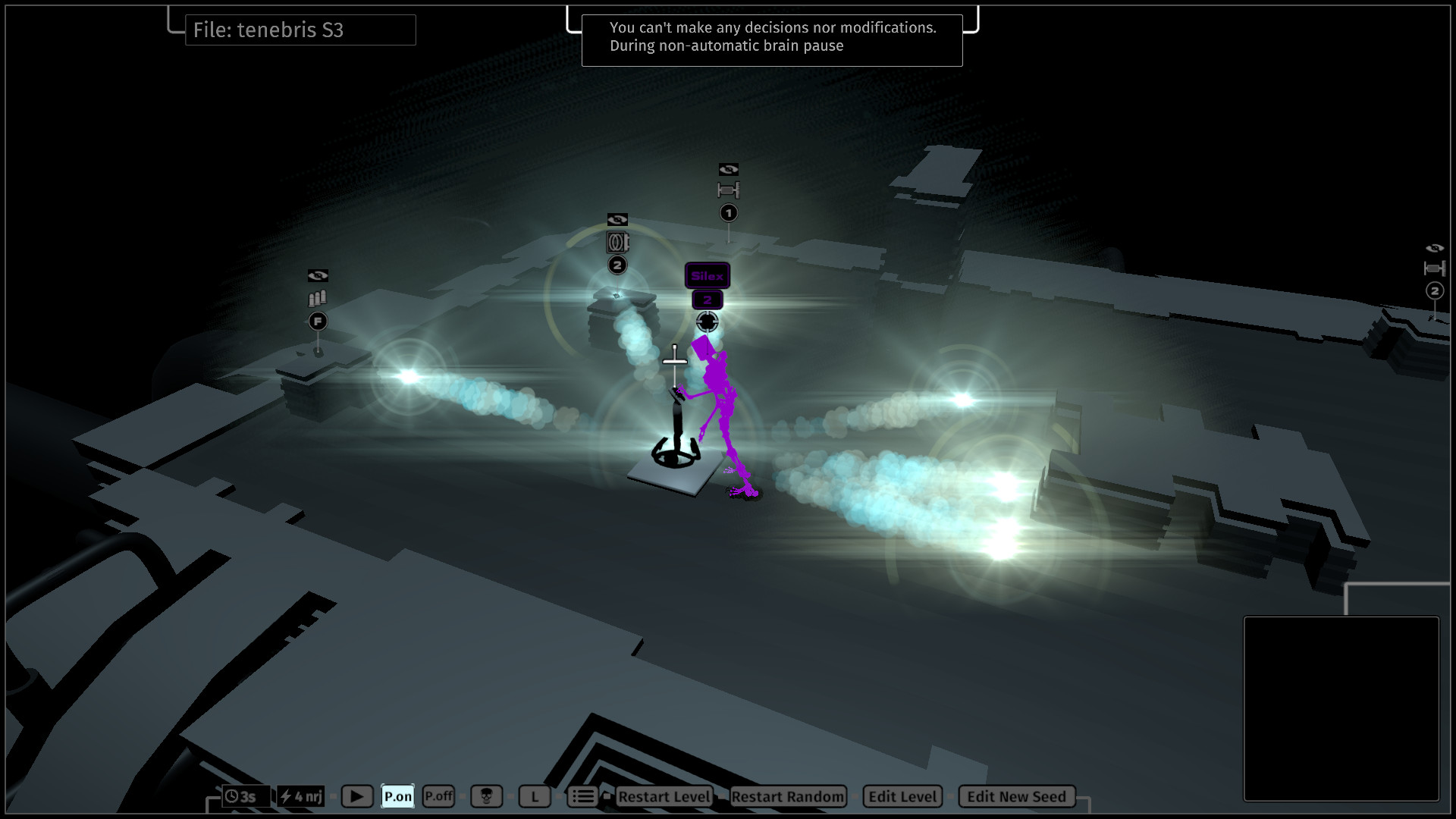
Task: Click the 4 nrj energy indicator
Action: 301,796
